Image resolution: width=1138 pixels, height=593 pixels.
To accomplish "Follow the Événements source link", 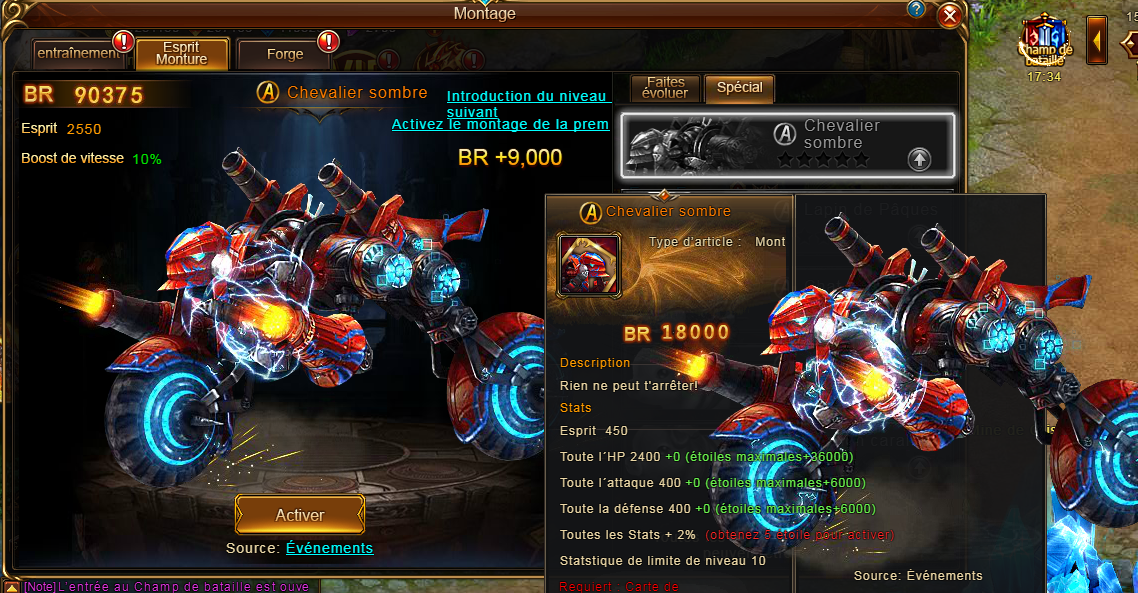I will click(329, 548).
